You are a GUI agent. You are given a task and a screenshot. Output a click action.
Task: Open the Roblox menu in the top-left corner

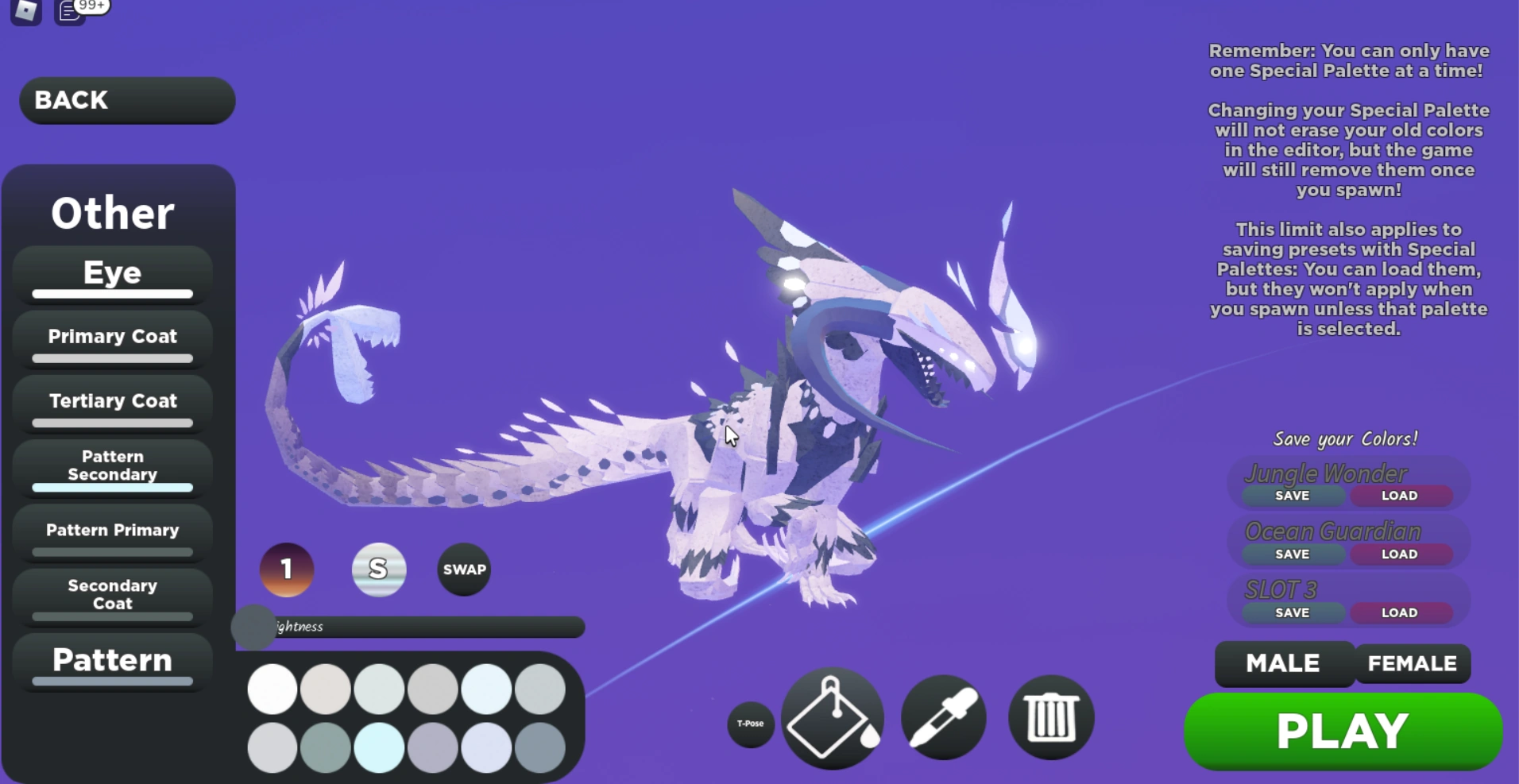[x=25, y=12]
